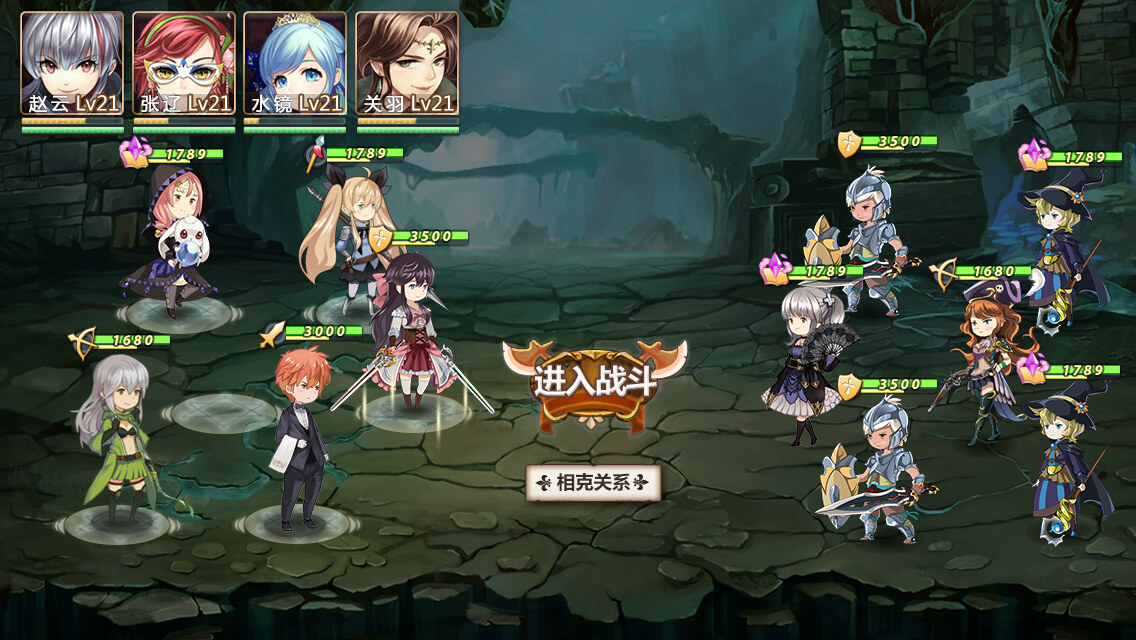This screenshot has width=1136, height=640.
Task: Tap the 关羽 Lv21 hero portrait
Action: click(x=407, y=62)
